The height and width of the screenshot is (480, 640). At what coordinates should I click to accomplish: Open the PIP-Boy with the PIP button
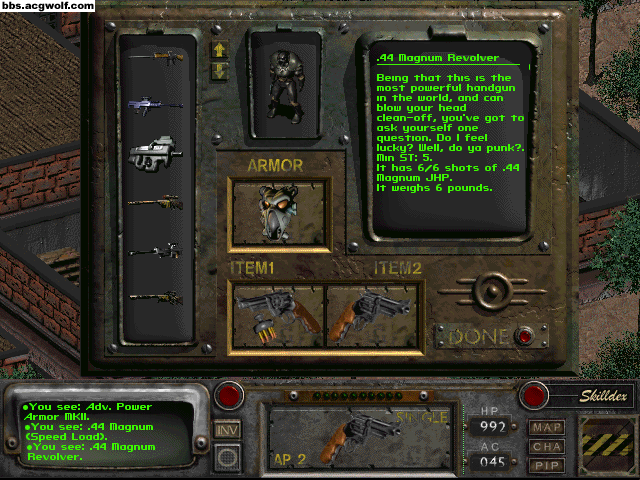click(x=547, y=465)
